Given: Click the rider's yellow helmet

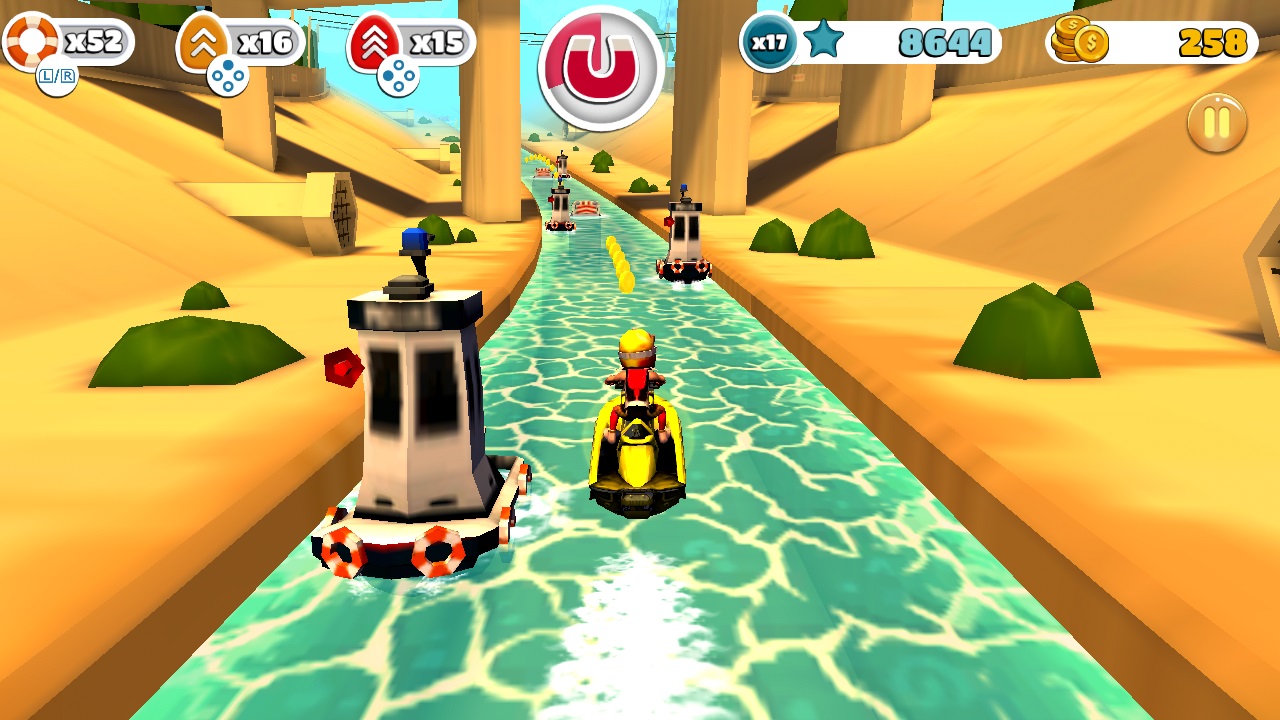Looking at the screenshot, I should [x=634, y=350].
